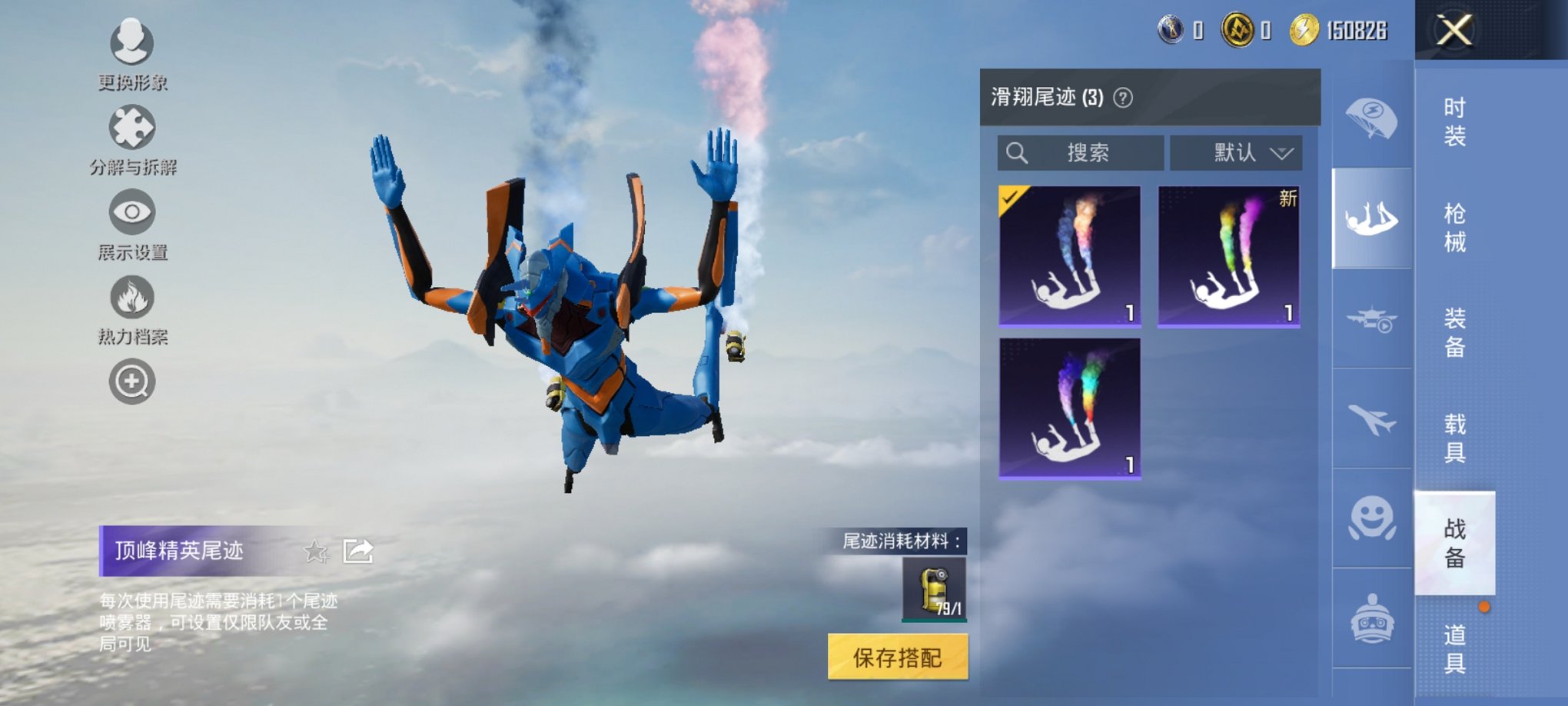This screenshot has height=706, width=1568.
Task: Click the magnifier zoom icon on left sidebar
Action: point(131,381)
